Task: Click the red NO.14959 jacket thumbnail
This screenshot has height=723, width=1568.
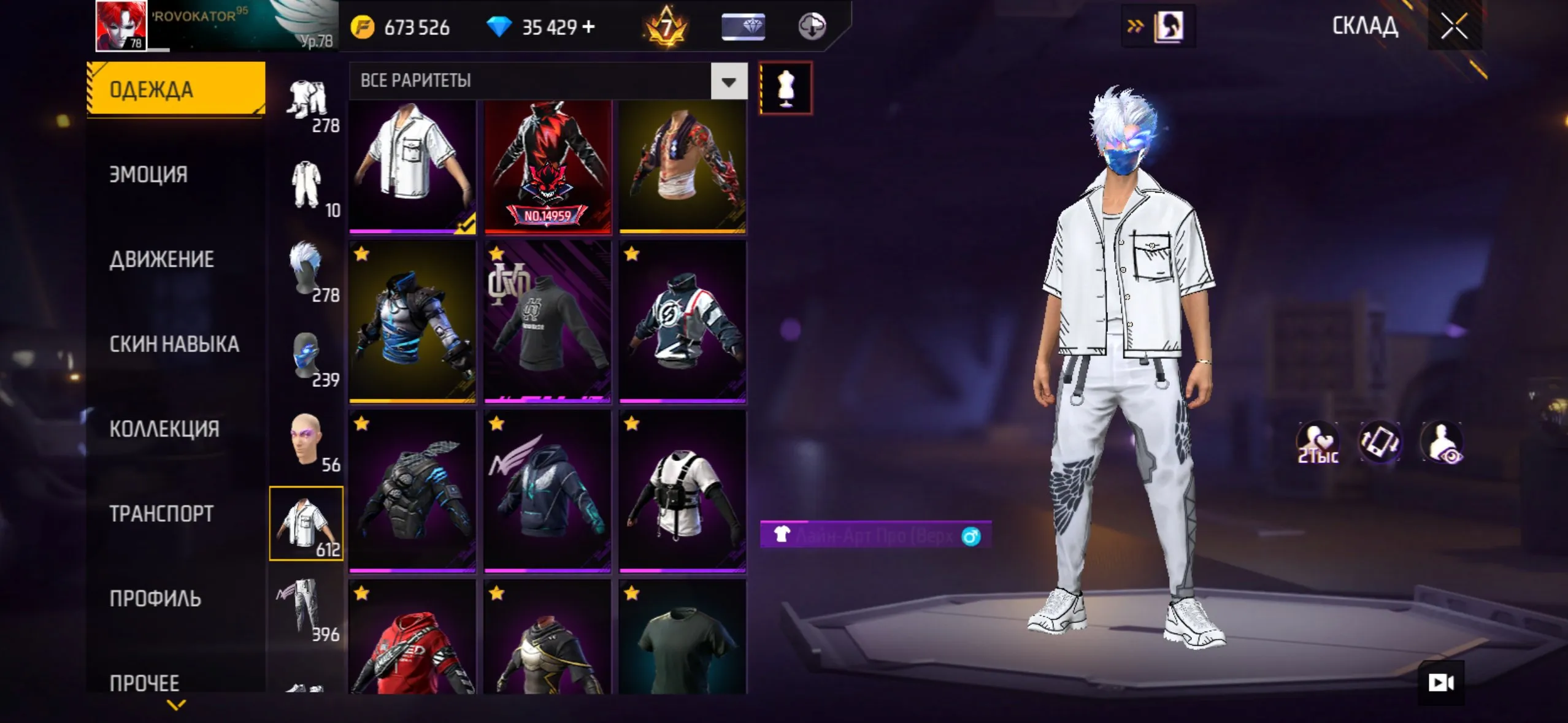Action: coord(547,167)
